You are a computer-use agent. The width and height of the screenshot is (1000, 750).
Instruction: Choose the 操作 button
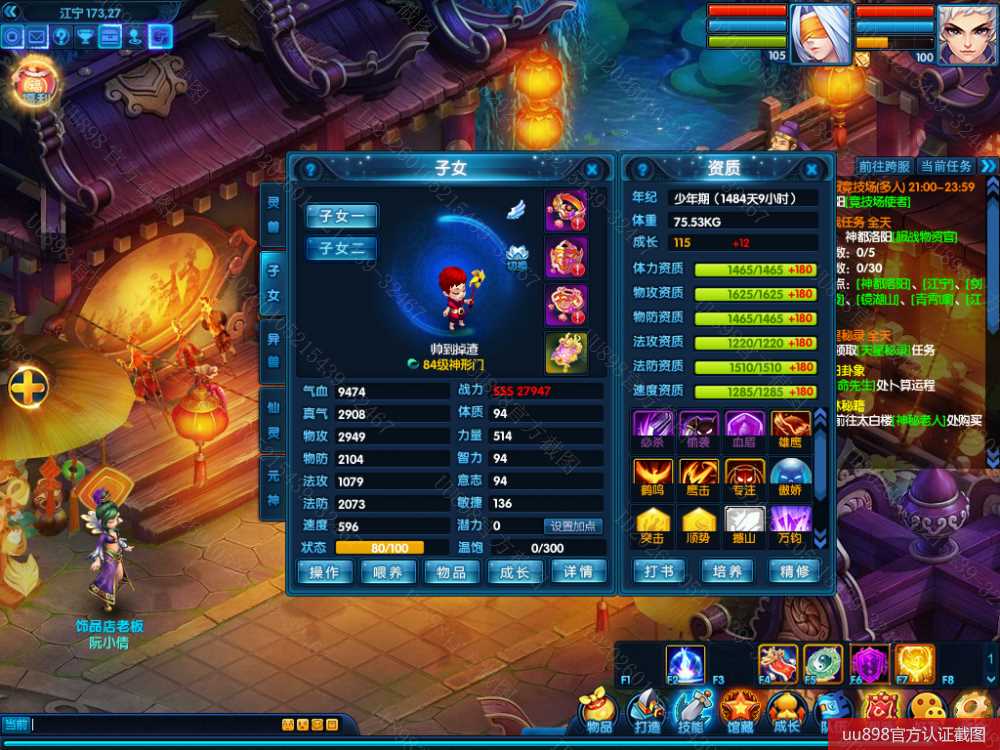[324, 572]
